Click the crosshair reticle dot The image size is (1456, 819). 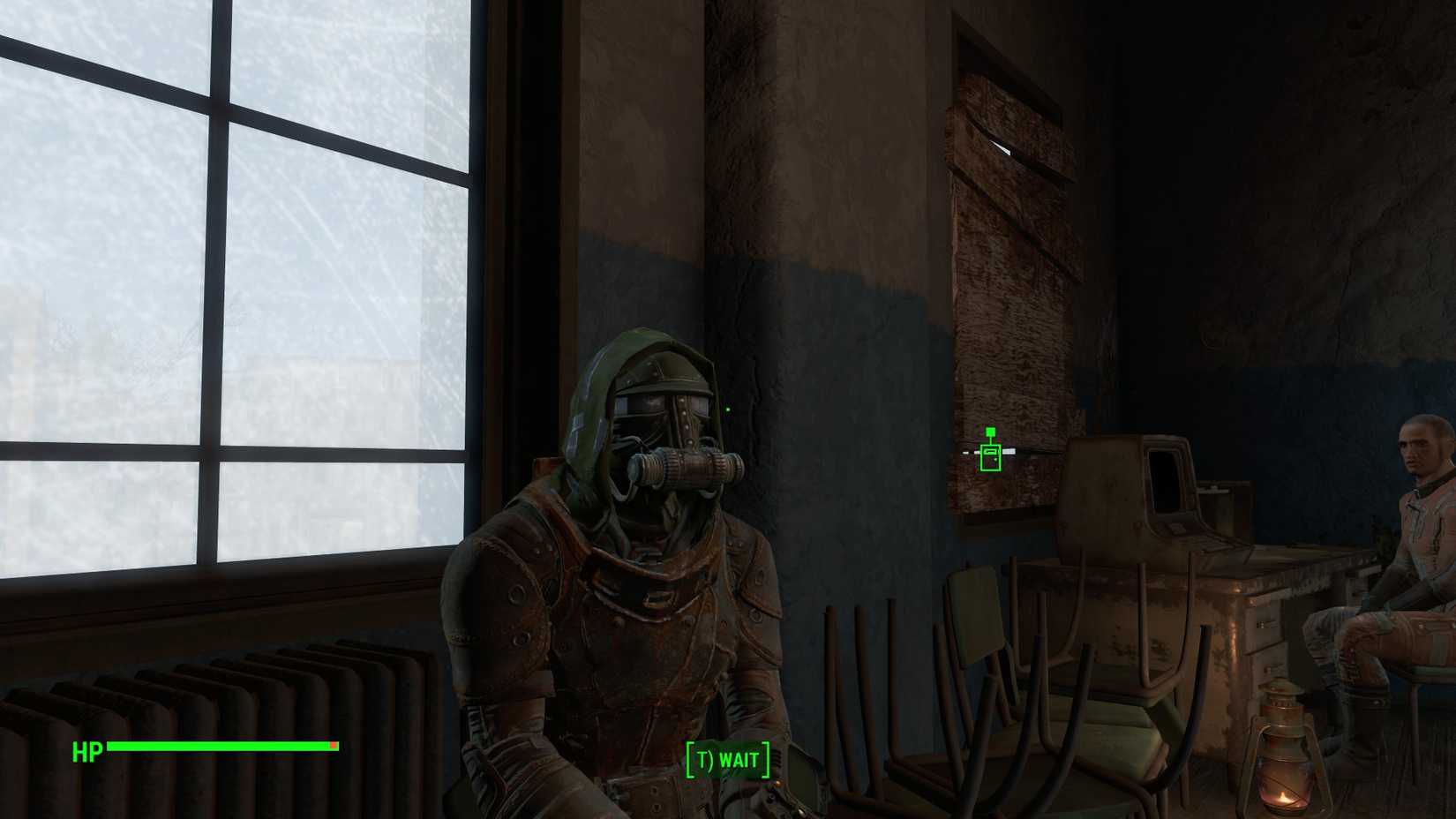[727, 408]
